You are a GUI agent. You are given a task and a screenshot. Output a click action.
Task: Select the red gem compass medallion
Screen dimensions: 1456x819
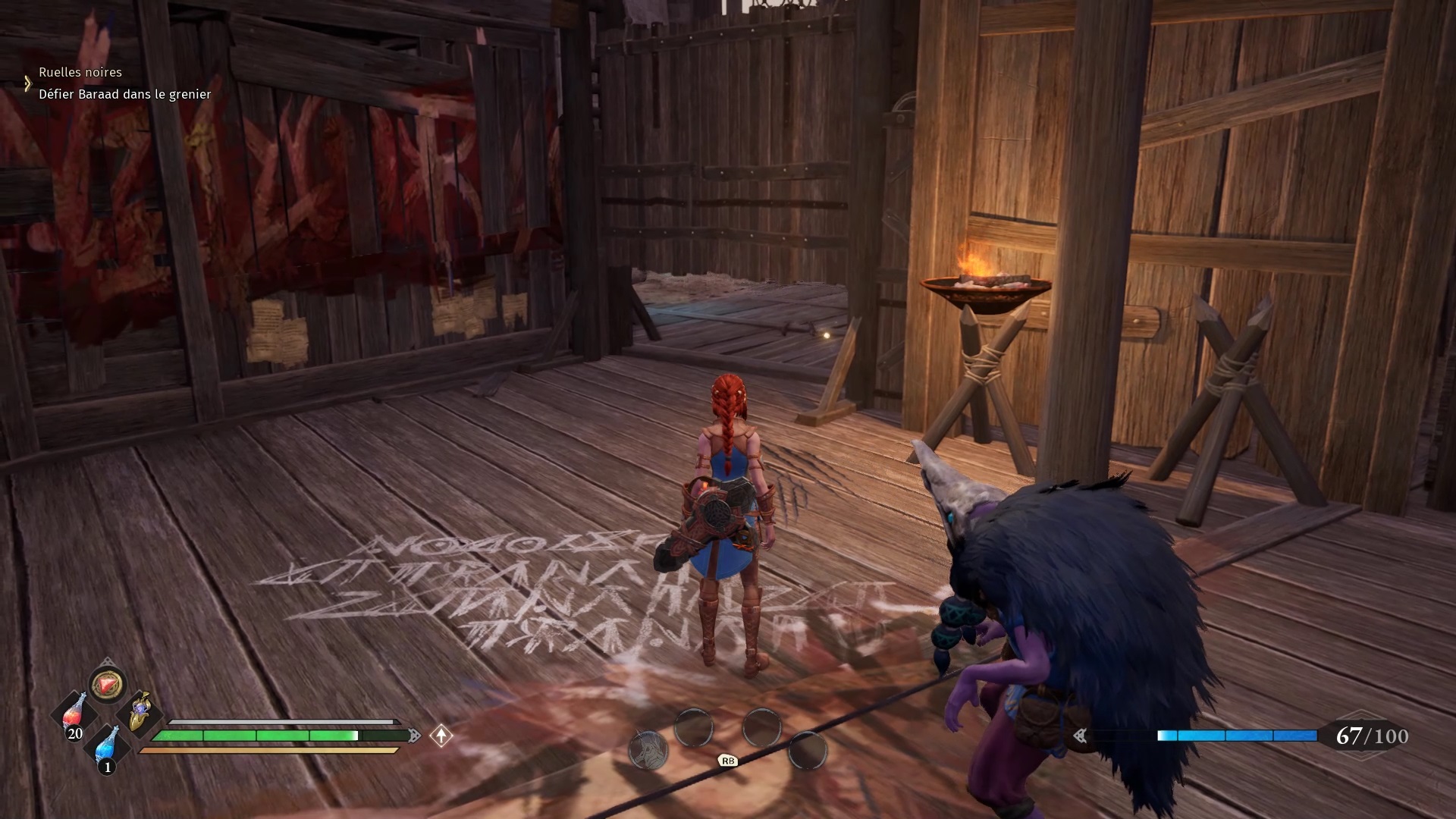pos(107,685)
